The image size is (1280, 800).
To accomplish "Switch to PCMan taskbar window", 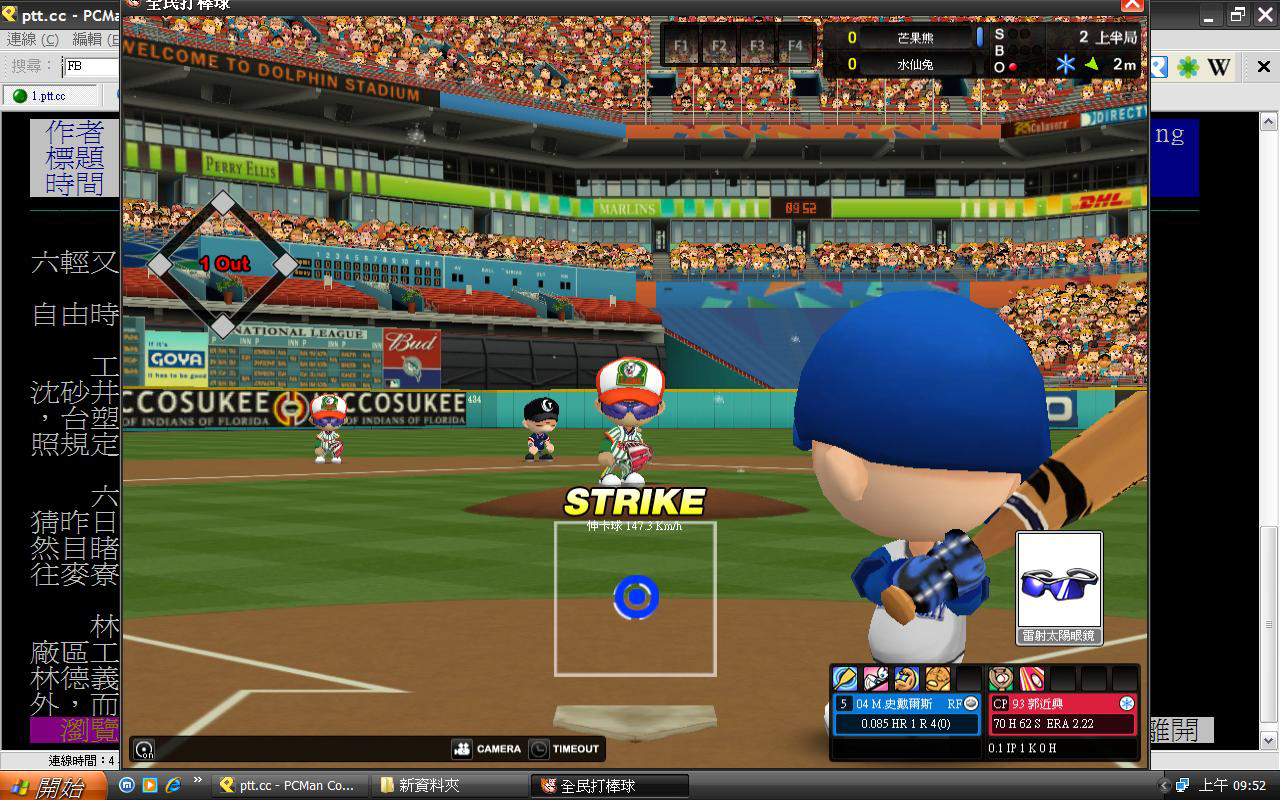I will point(288,785).
